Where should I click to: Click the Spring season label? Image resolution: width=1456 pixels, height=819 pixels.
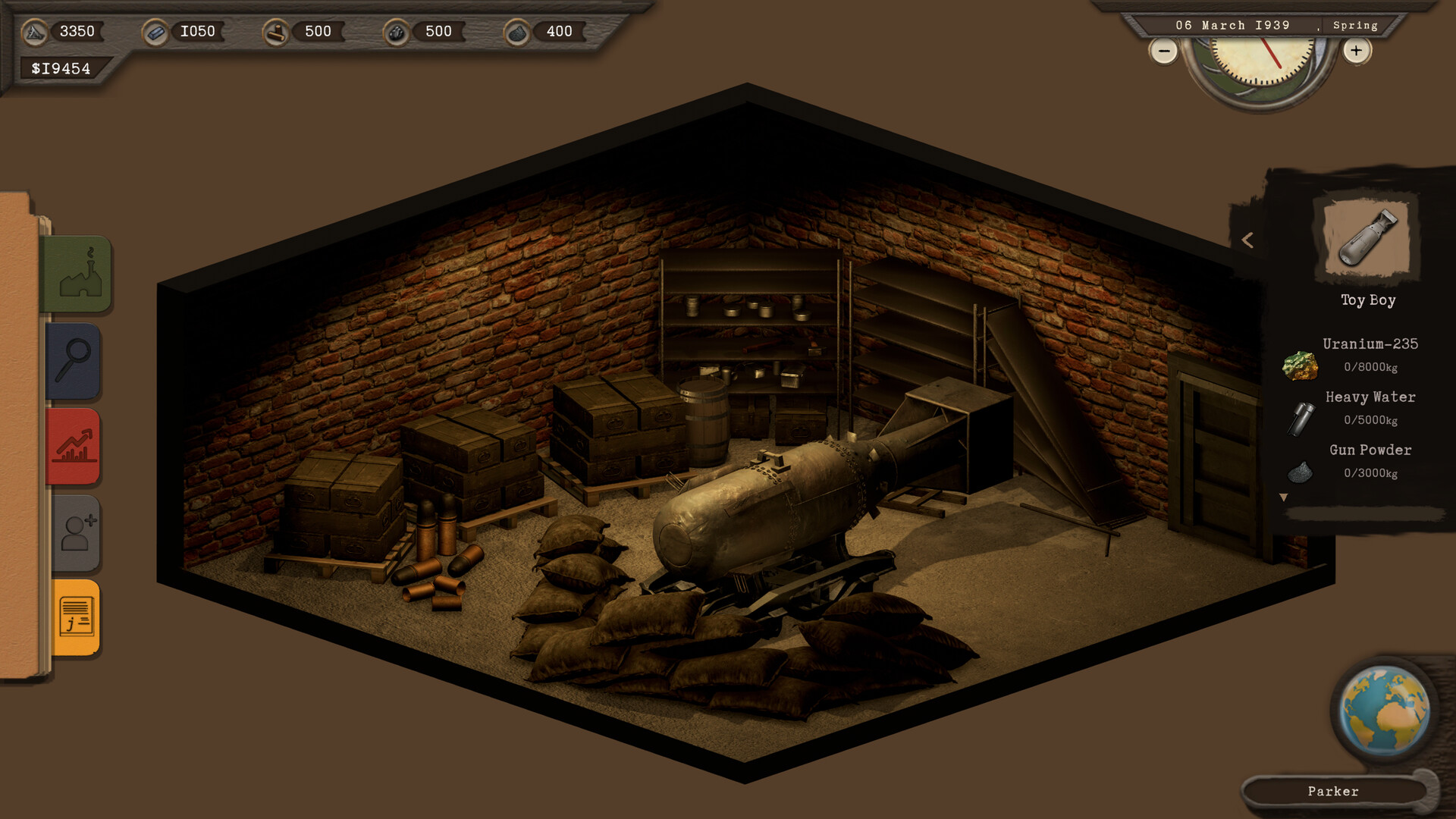[1355, 25]
